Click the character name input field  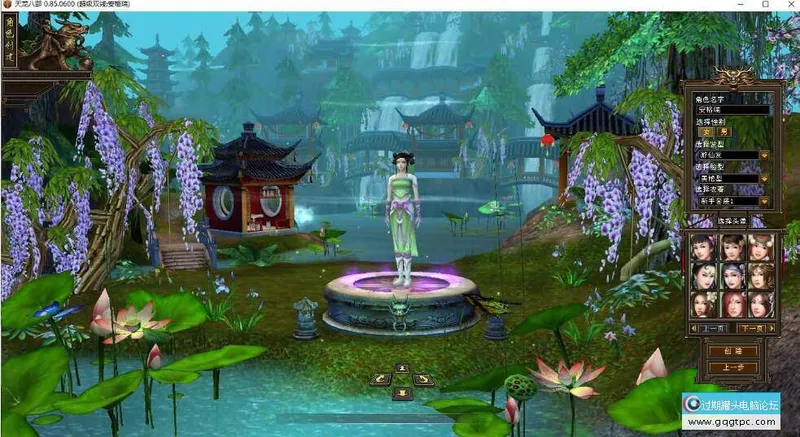pos(732,111)
